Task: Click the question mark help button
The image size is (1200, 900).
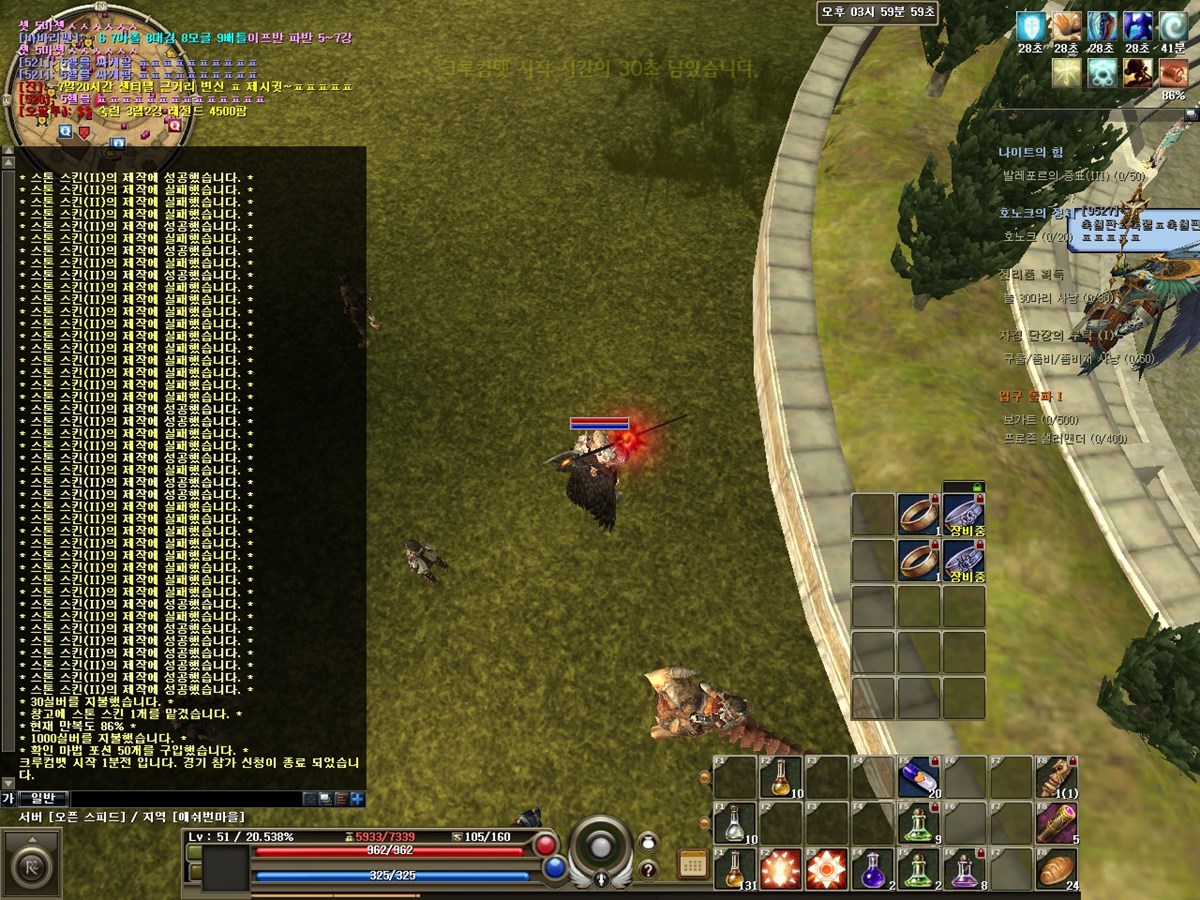Action: tap(648, 869)
